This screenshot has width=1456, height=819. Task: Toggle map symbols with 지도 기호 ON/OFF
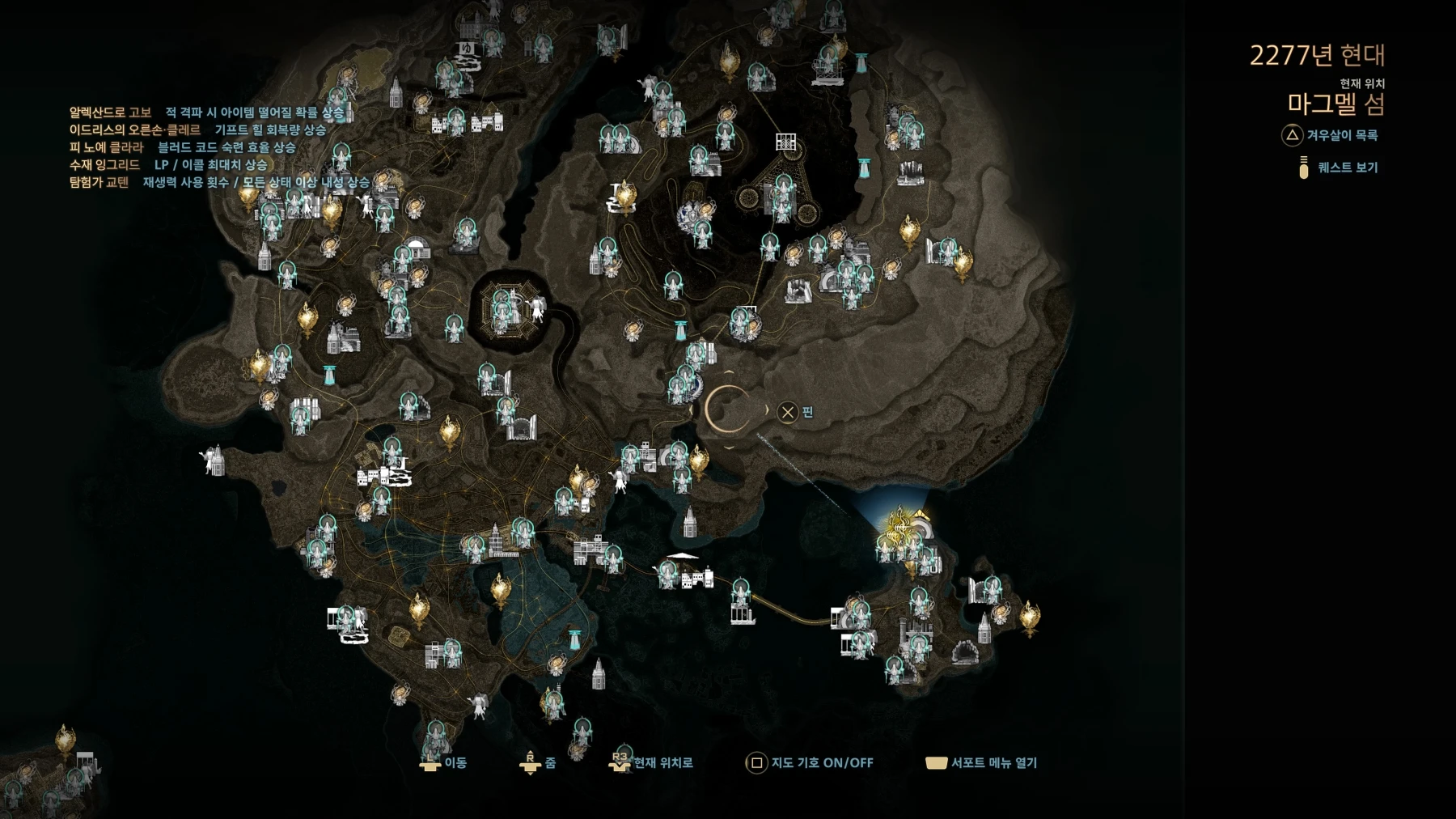[811, 762]
